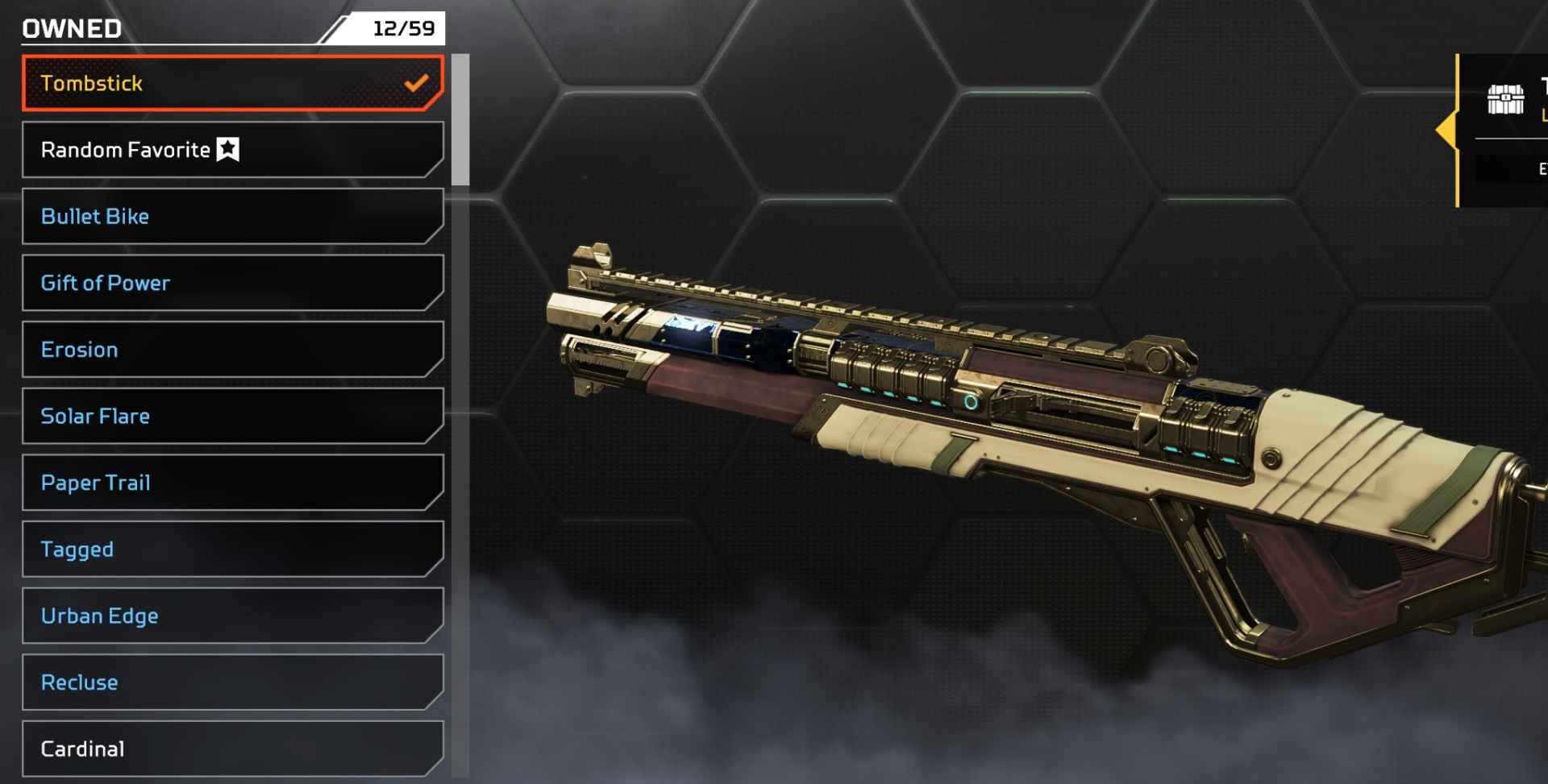Click the orange checkmark on the Tombstick entry
This screenshot has width=1548, height=784.
[416, 81]
